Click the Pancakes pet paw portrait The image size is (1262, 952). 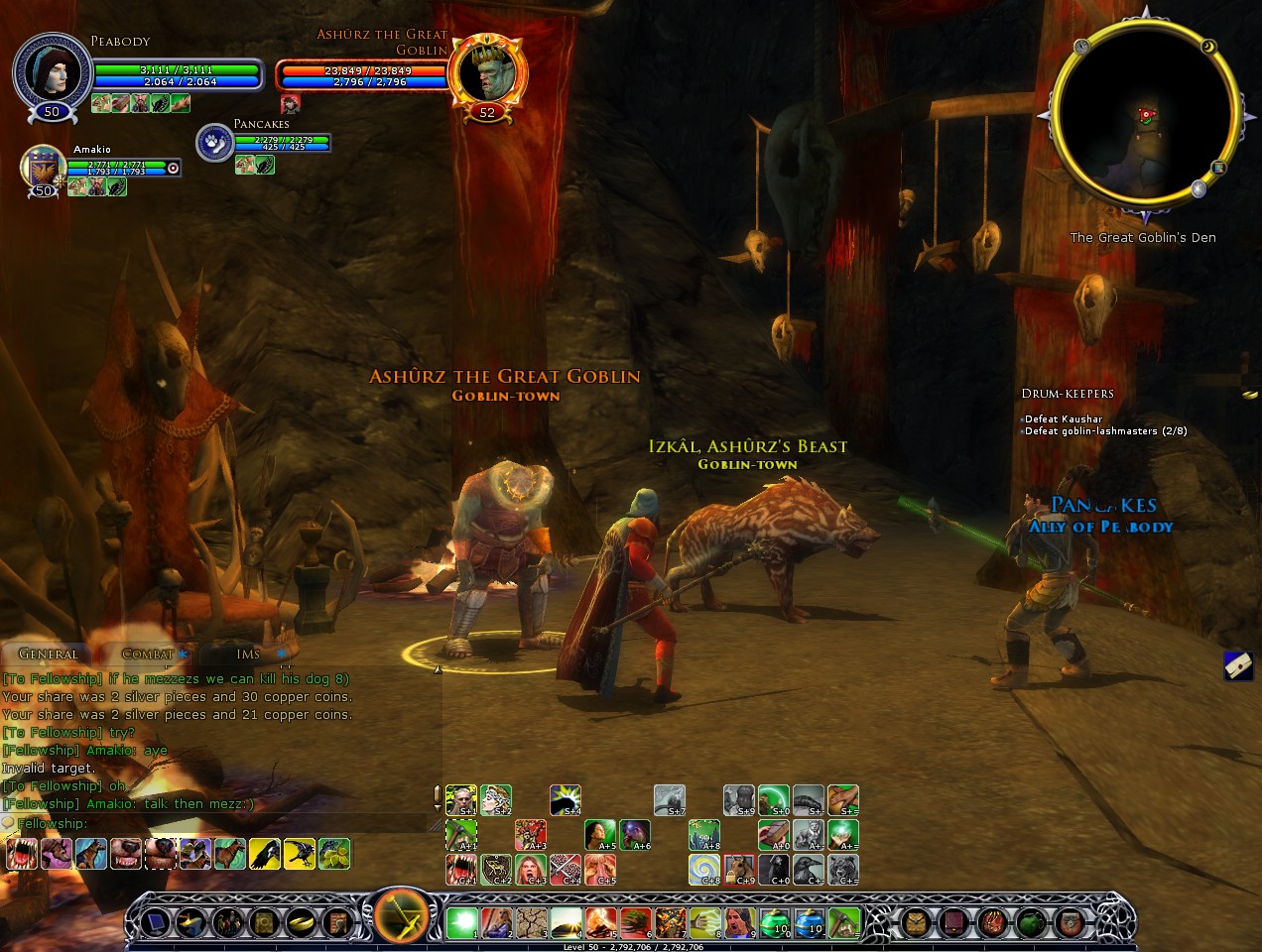pyautogui.click(x=214, y=143)
